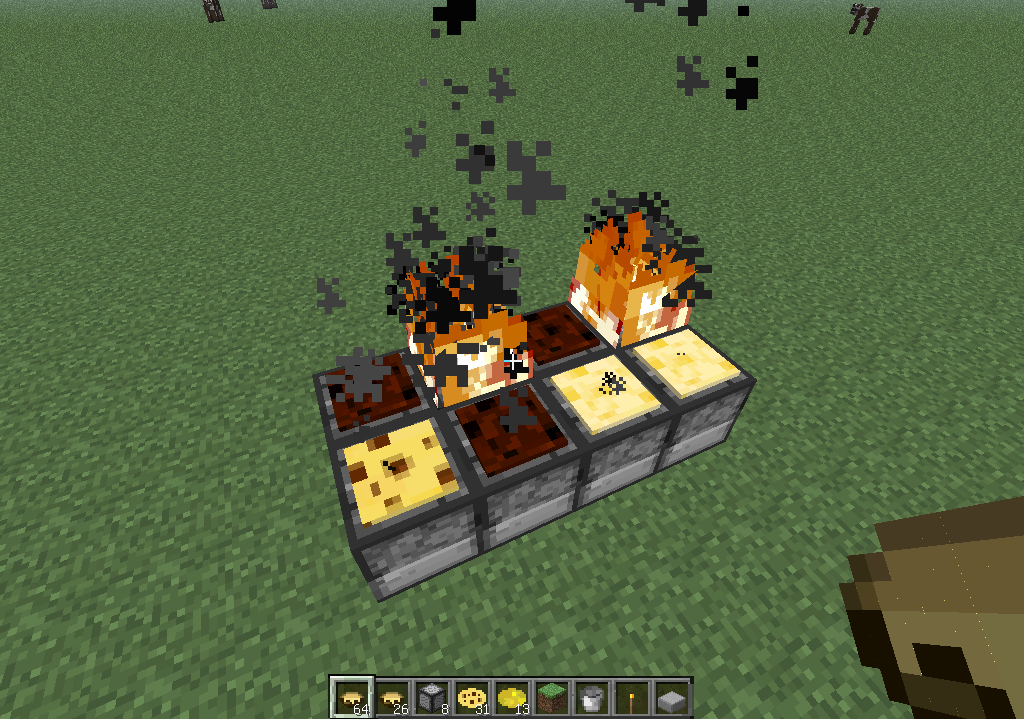Select the cookie stack in the hotbar
Screen dimensions: 1024x719
[472, 696]
